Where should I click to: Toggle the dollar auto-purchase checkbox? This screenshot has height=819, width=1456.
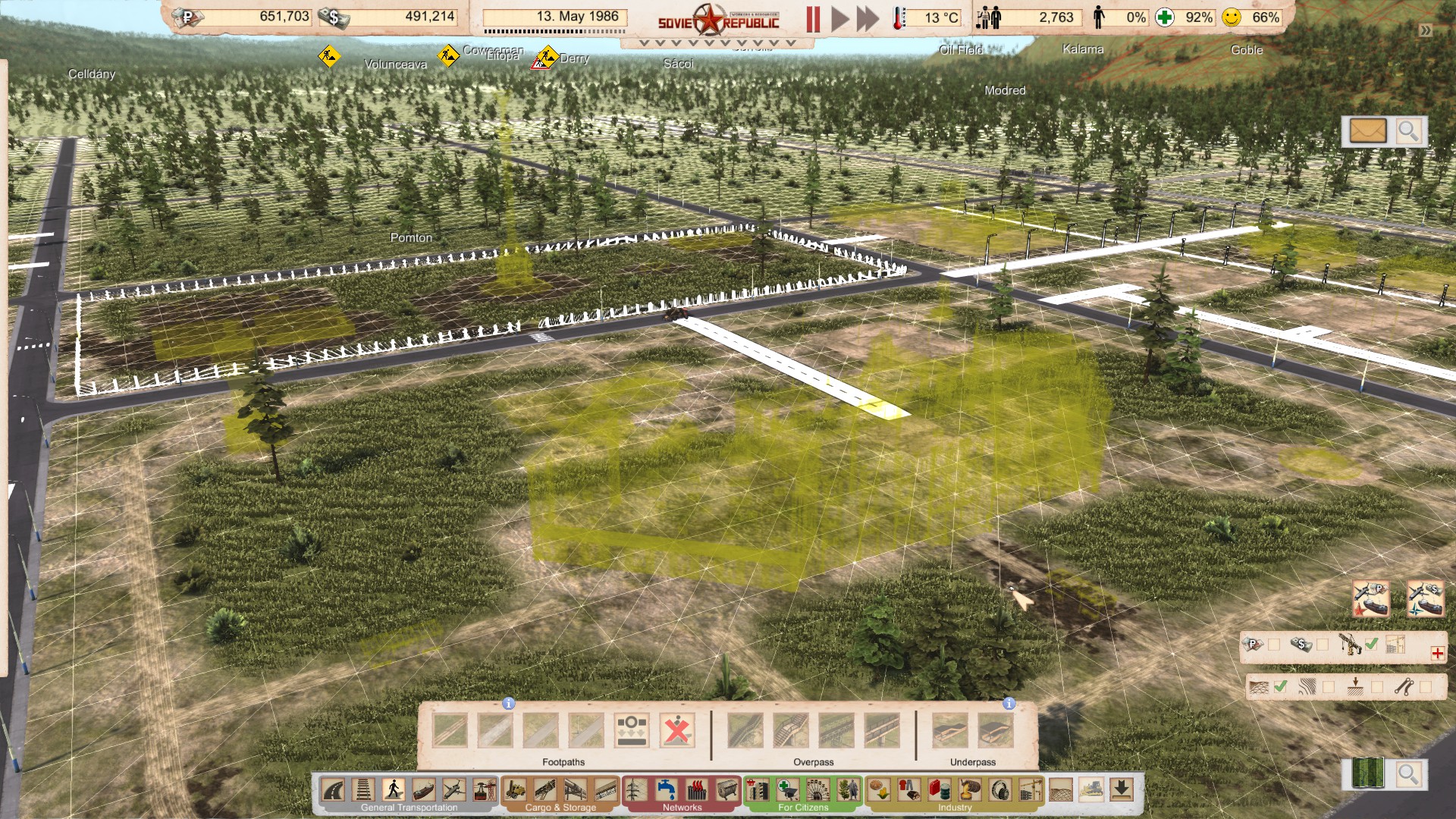[1323, 645]
